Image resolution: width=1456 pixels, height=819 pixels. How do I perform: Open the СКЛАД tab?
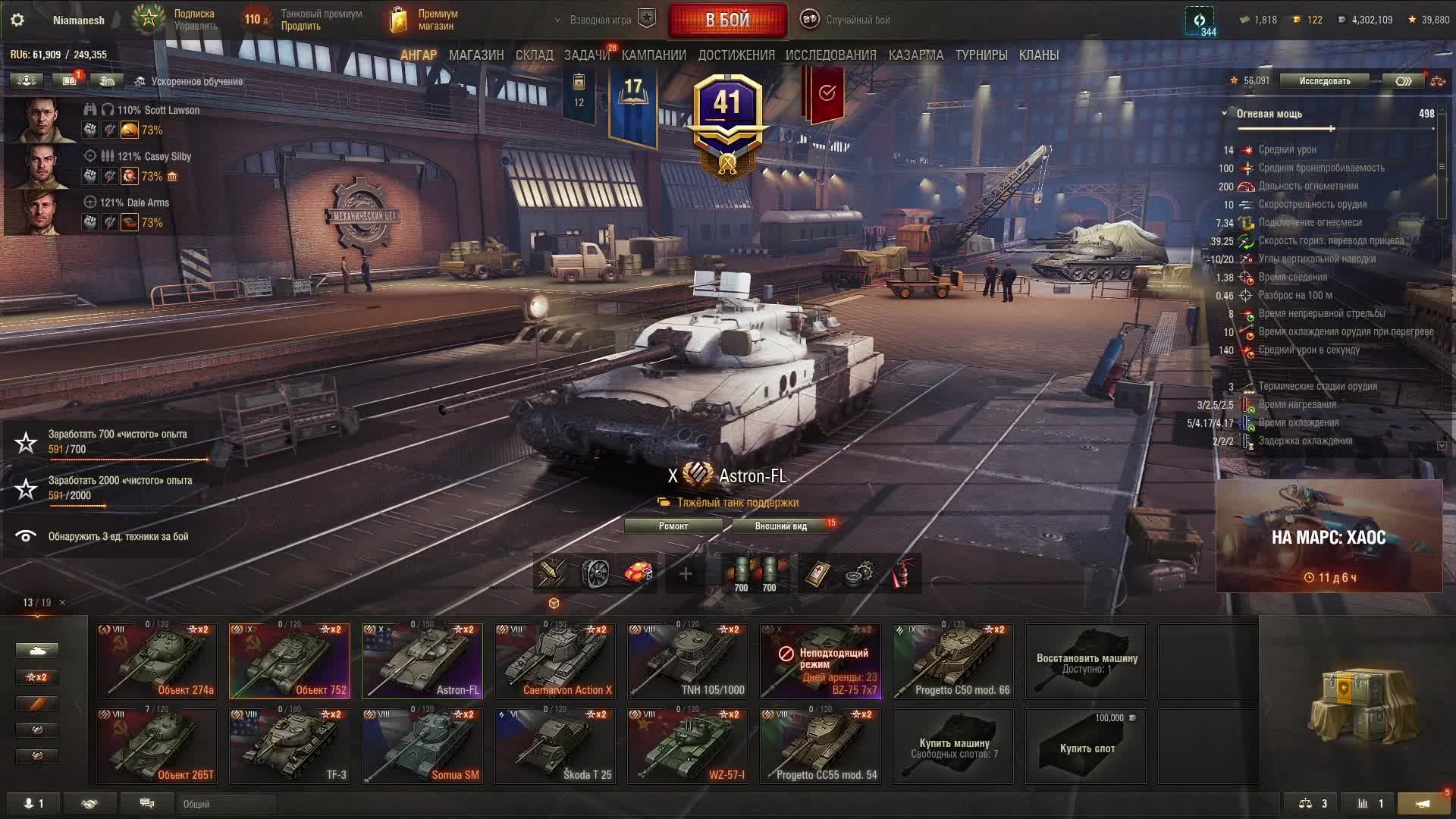(534, 55)
